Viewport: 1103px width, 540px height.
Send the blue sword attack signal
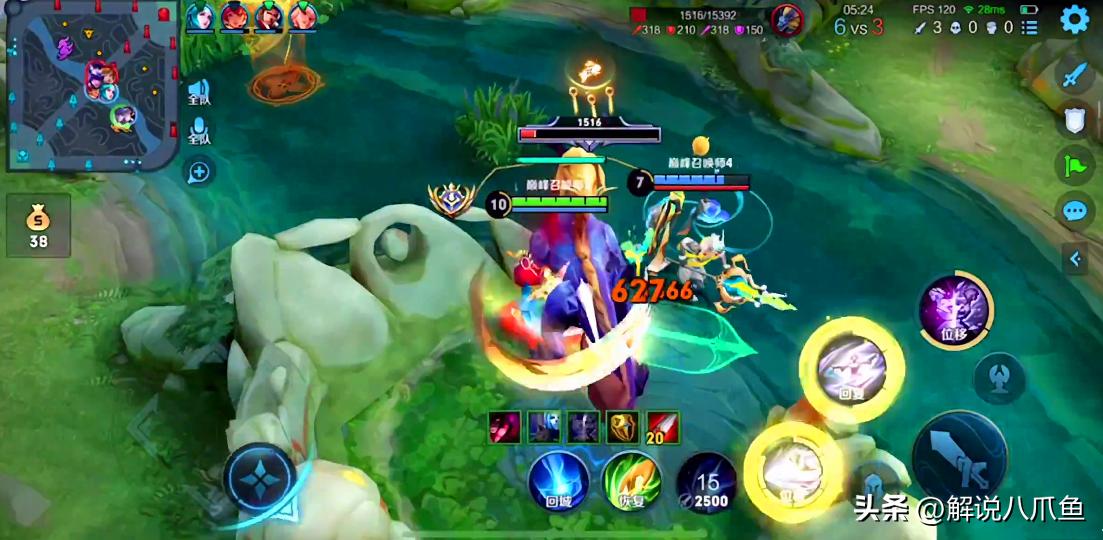click(1074, 74)
